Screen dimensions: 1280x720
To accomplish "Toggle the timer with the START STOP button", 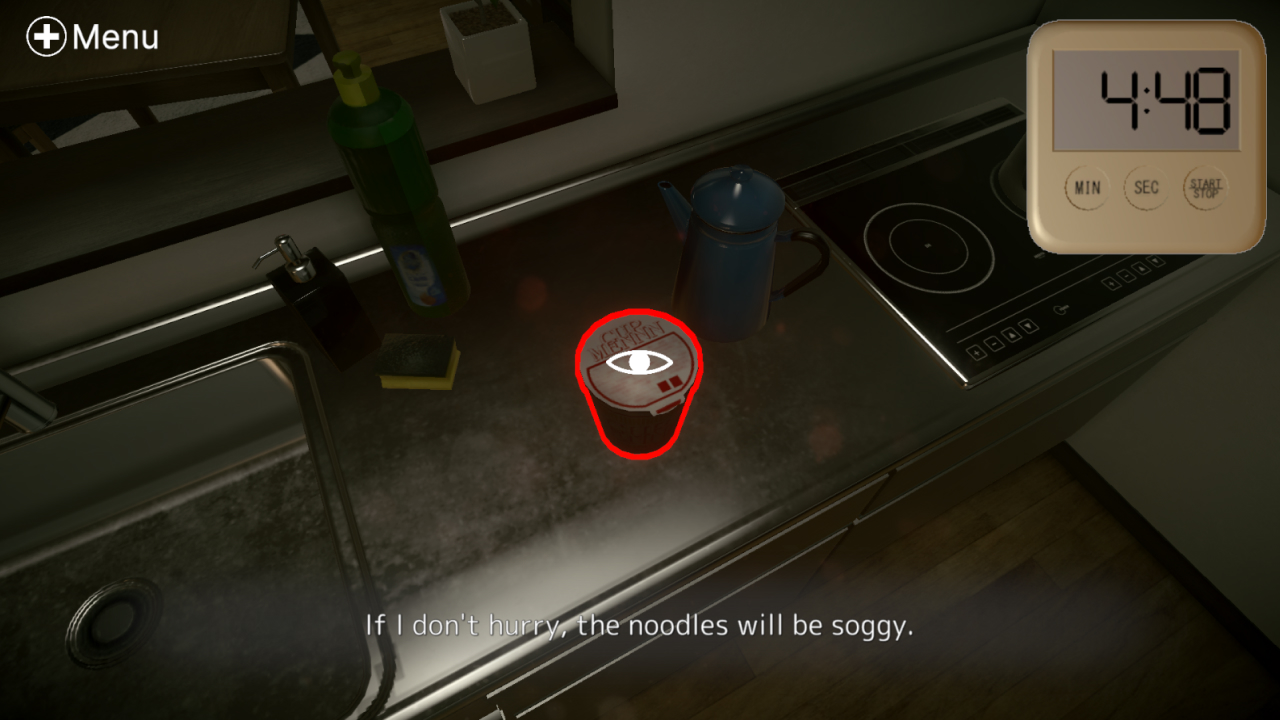I will pos(1205,189).
